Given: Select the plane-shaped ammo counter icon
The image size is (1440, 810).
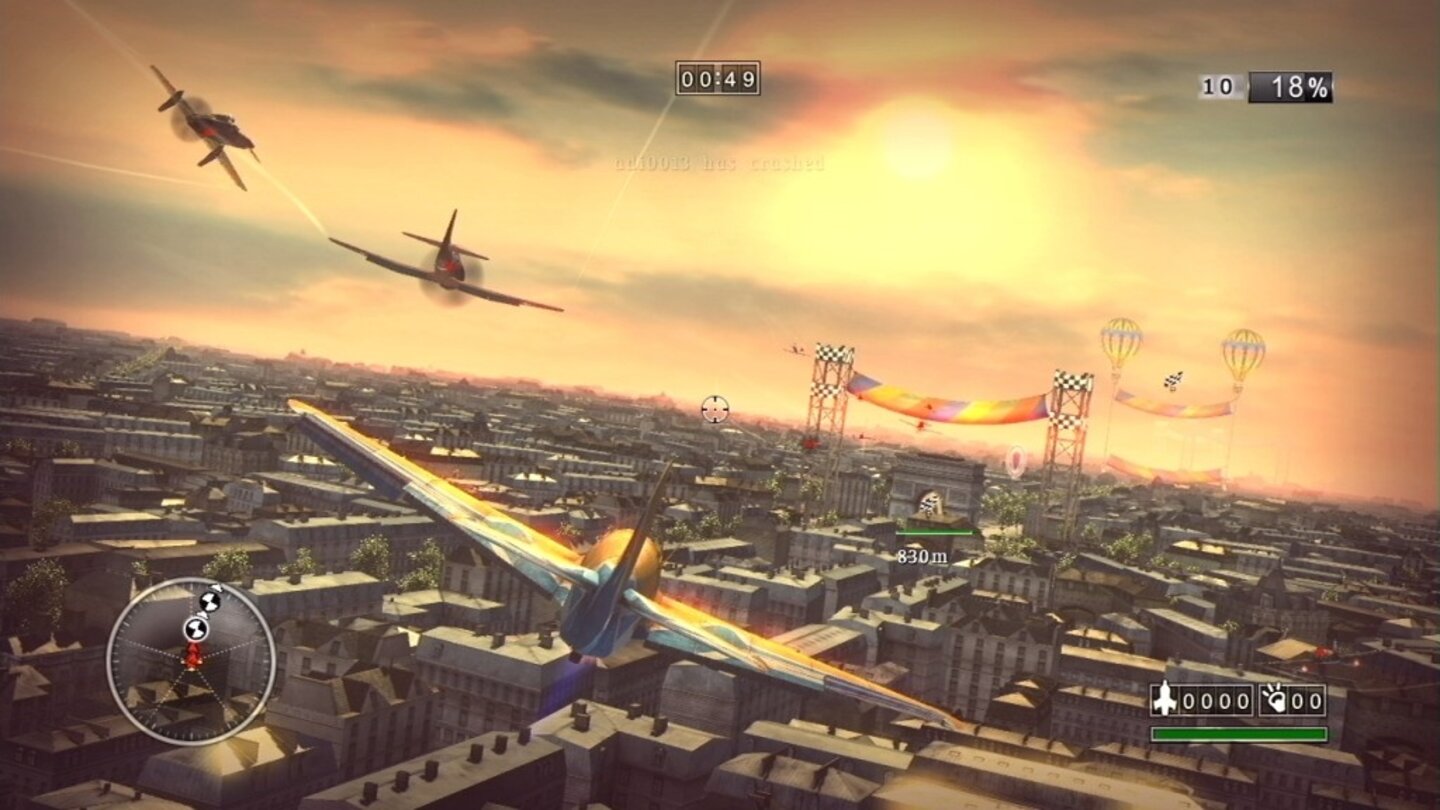Looking at the screenshot, I should [x=1166, y=698].
